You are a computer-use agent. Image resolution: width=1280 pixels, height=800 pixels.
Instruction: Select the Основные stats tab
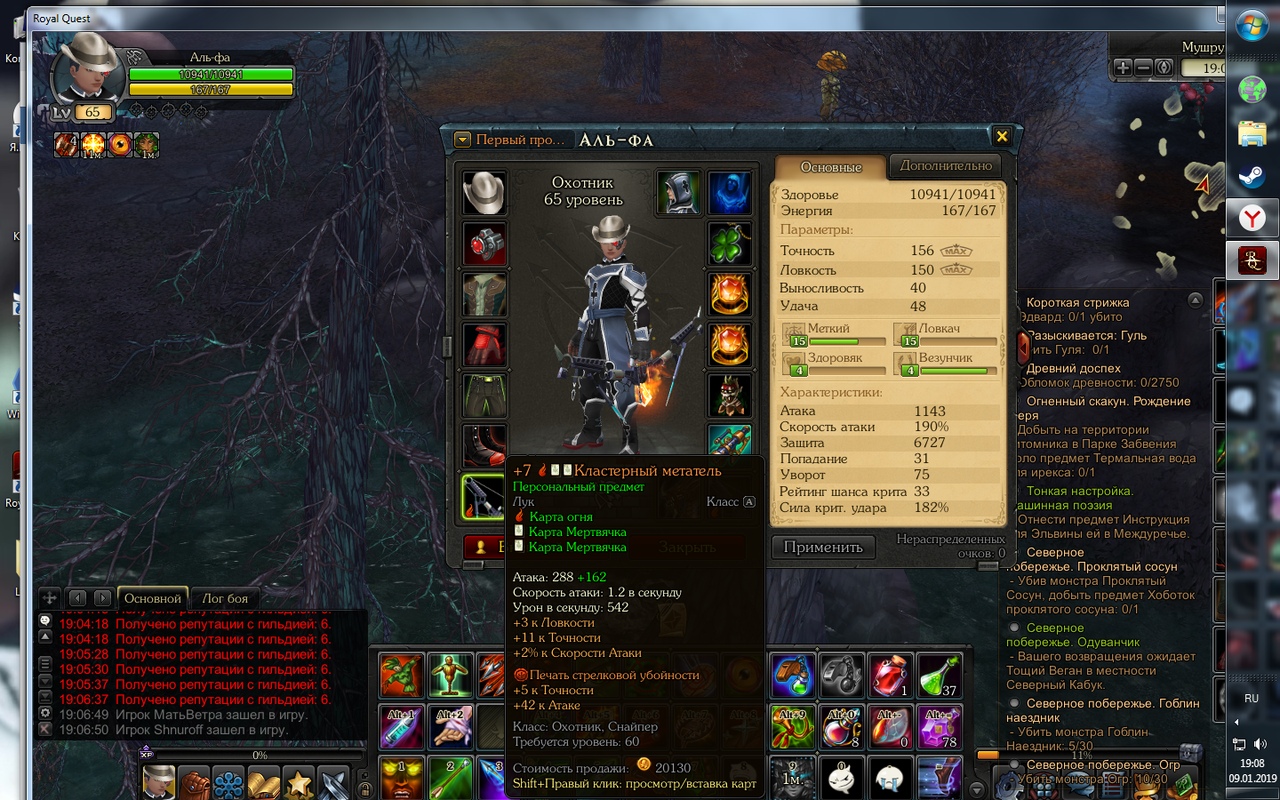[x=831, y=167]
